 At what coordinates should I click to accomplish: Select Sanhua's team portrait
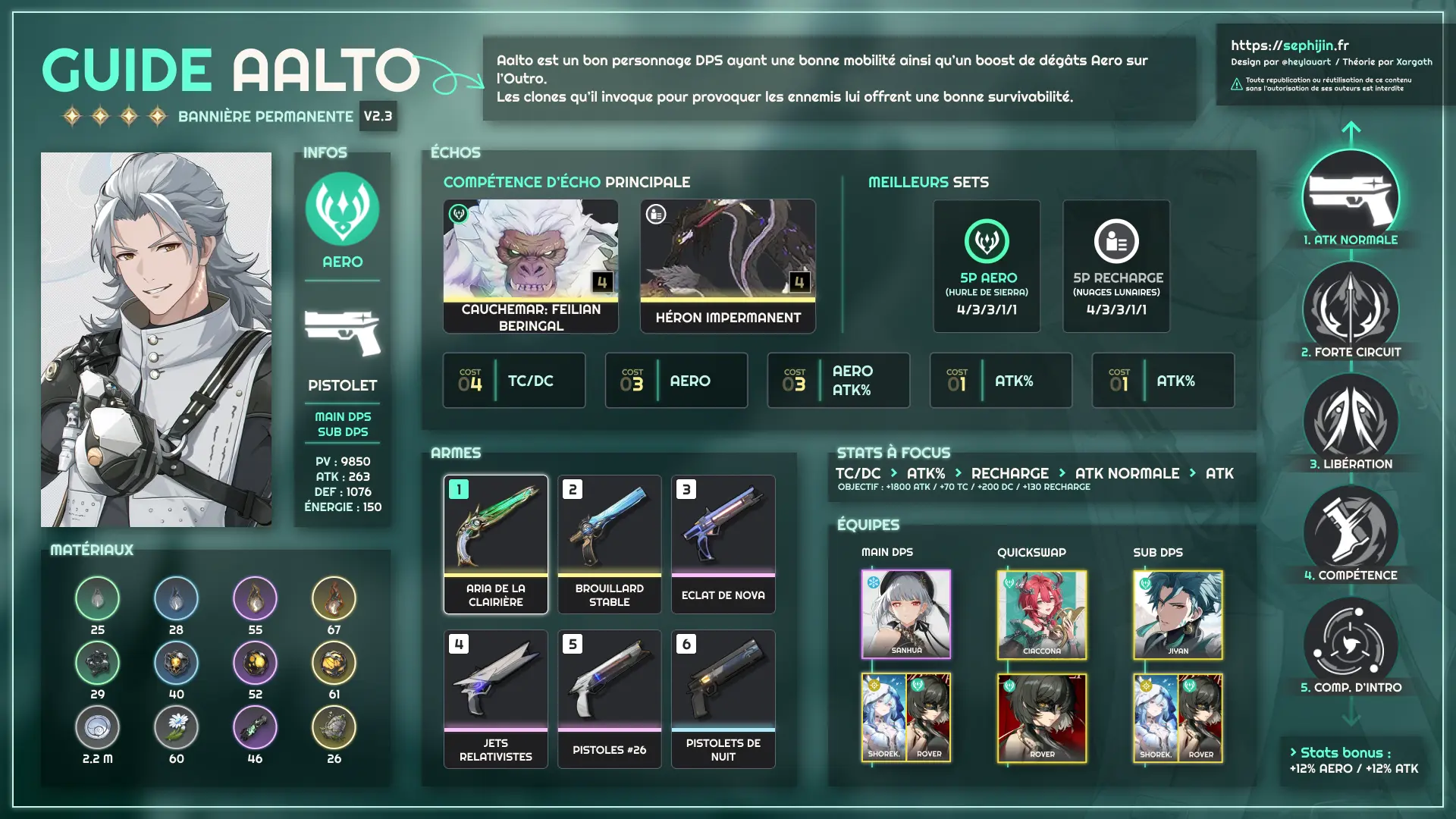tap(905, 614)
